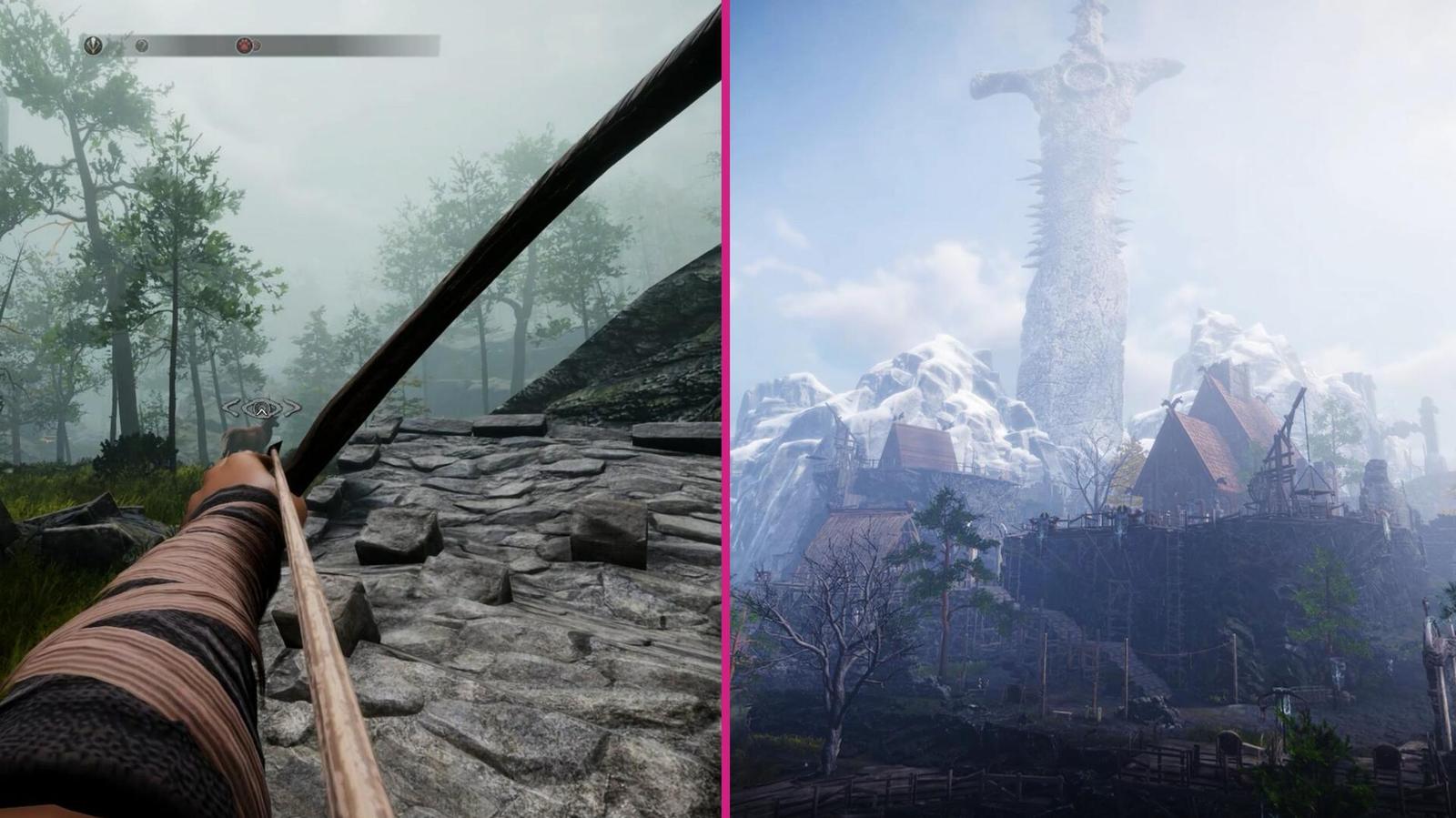Toggle the upward chevron inside the reticle
Image resolution: width=1456 pixels, height=818 pixels.
262,411
